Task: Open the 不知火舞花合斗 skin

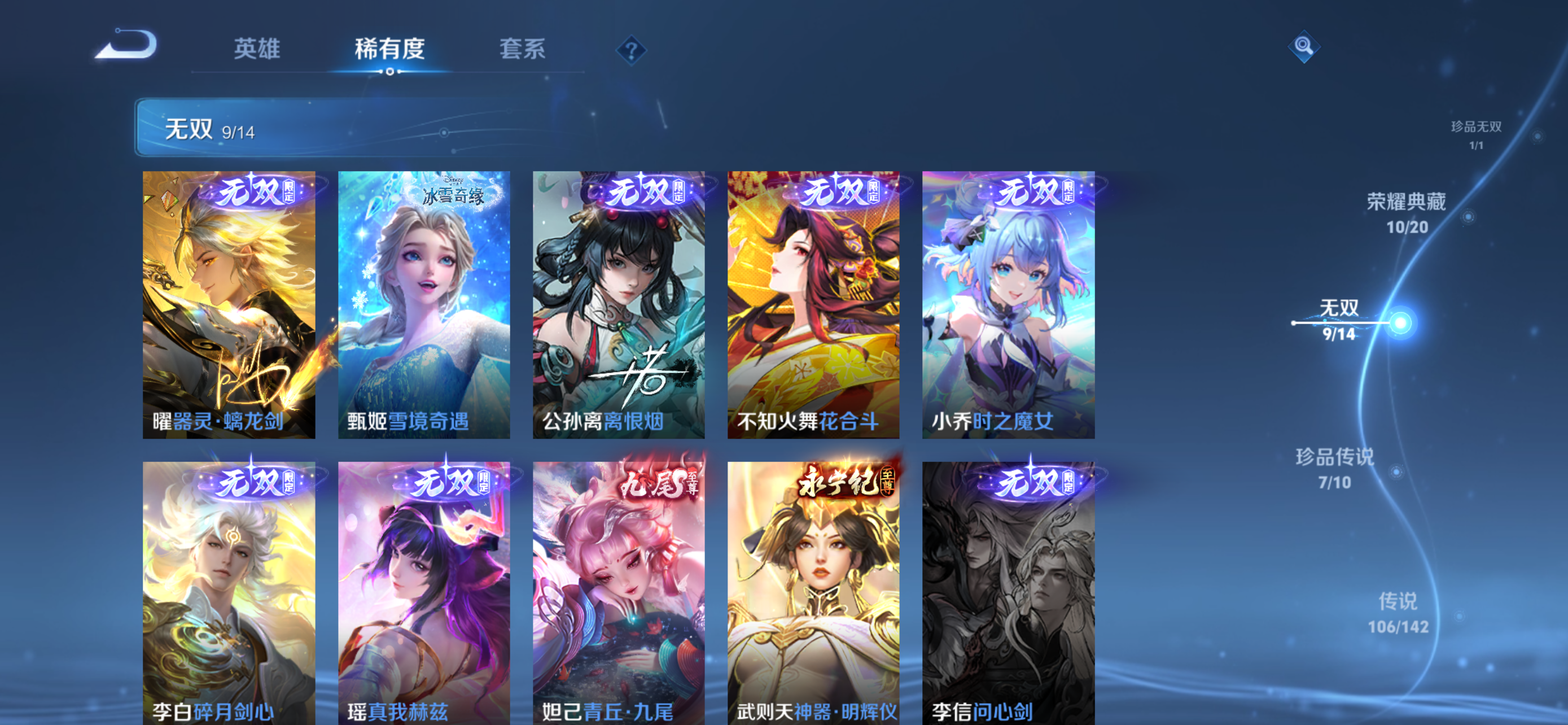Action: pyautogui.click(x=813, y=303)
